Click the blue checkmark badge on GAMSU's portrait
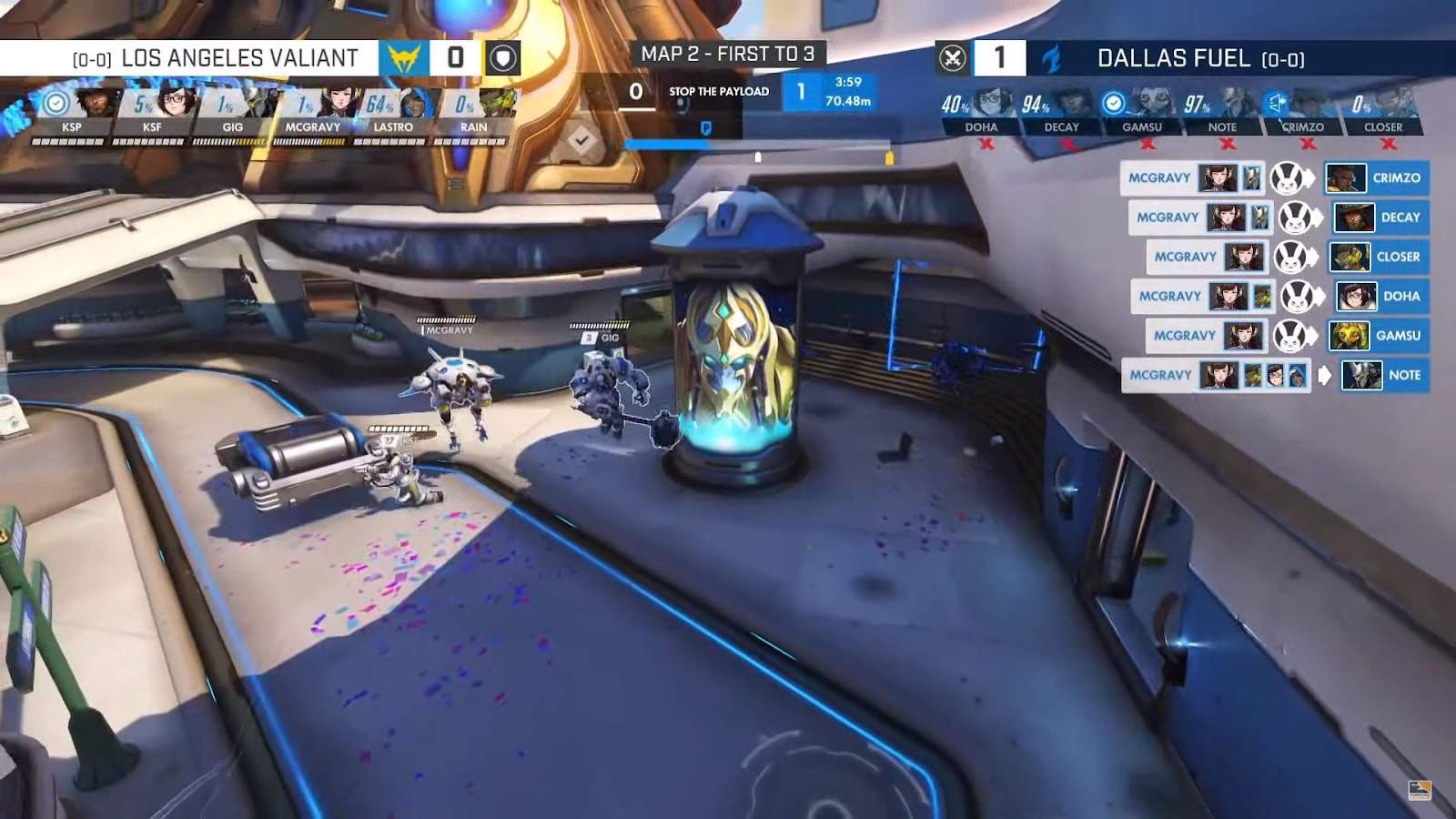The height and width of the screenshot is (819, 1456). tap(1112, 105)
